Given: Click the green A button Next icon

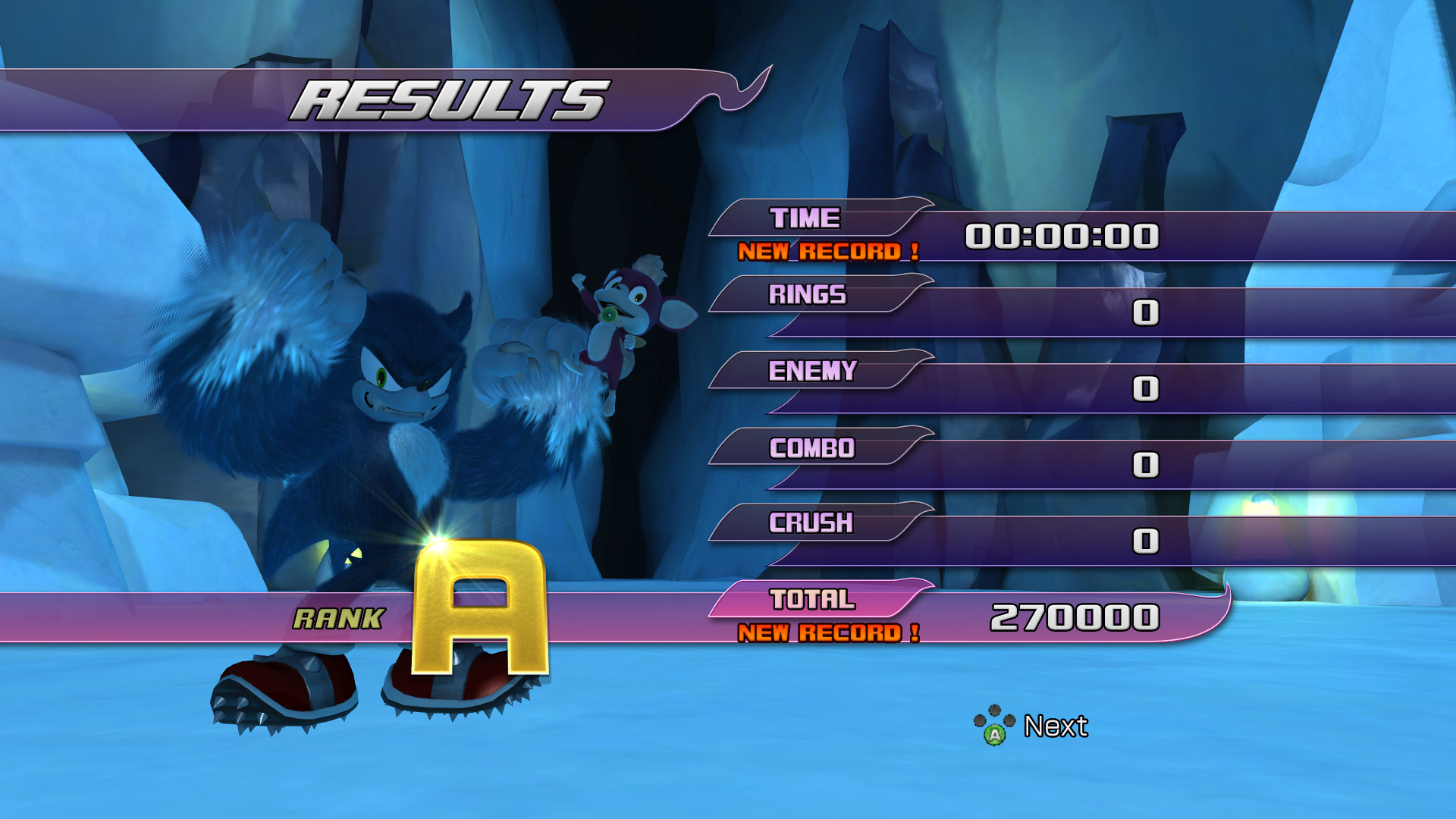Looking at the screenshot, I should point(996,734).
